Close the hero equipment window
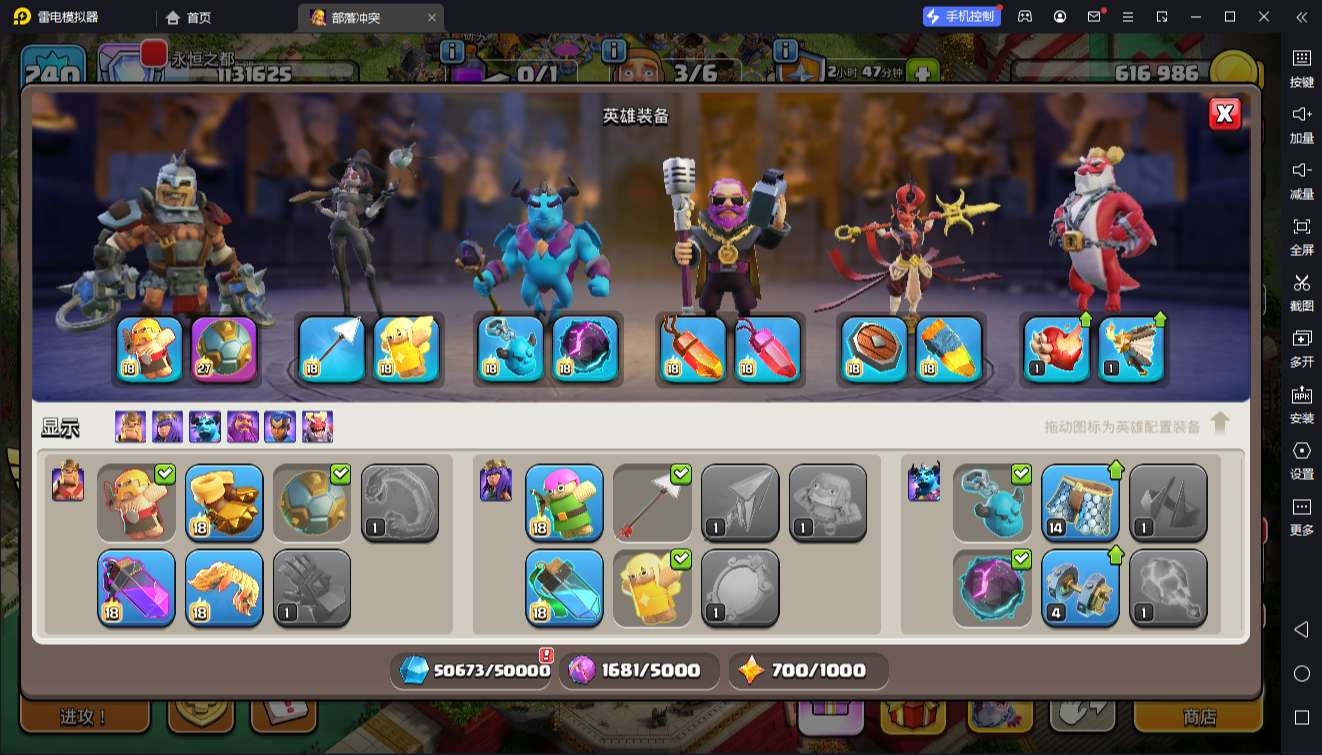1322x755 pixels. click(1225, 114)
